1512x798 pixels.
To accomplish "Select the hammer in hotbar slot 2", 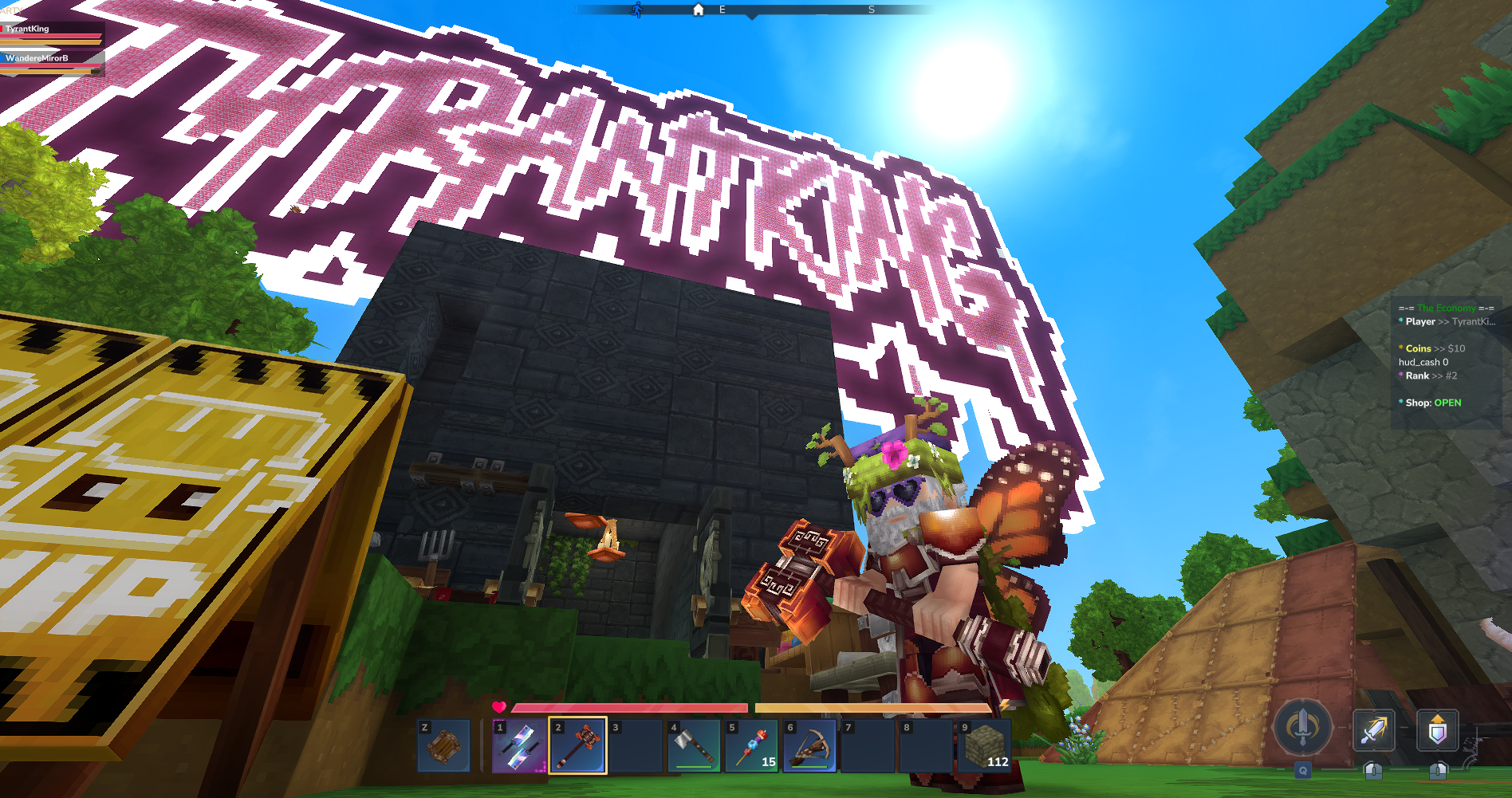I will 577,746.
